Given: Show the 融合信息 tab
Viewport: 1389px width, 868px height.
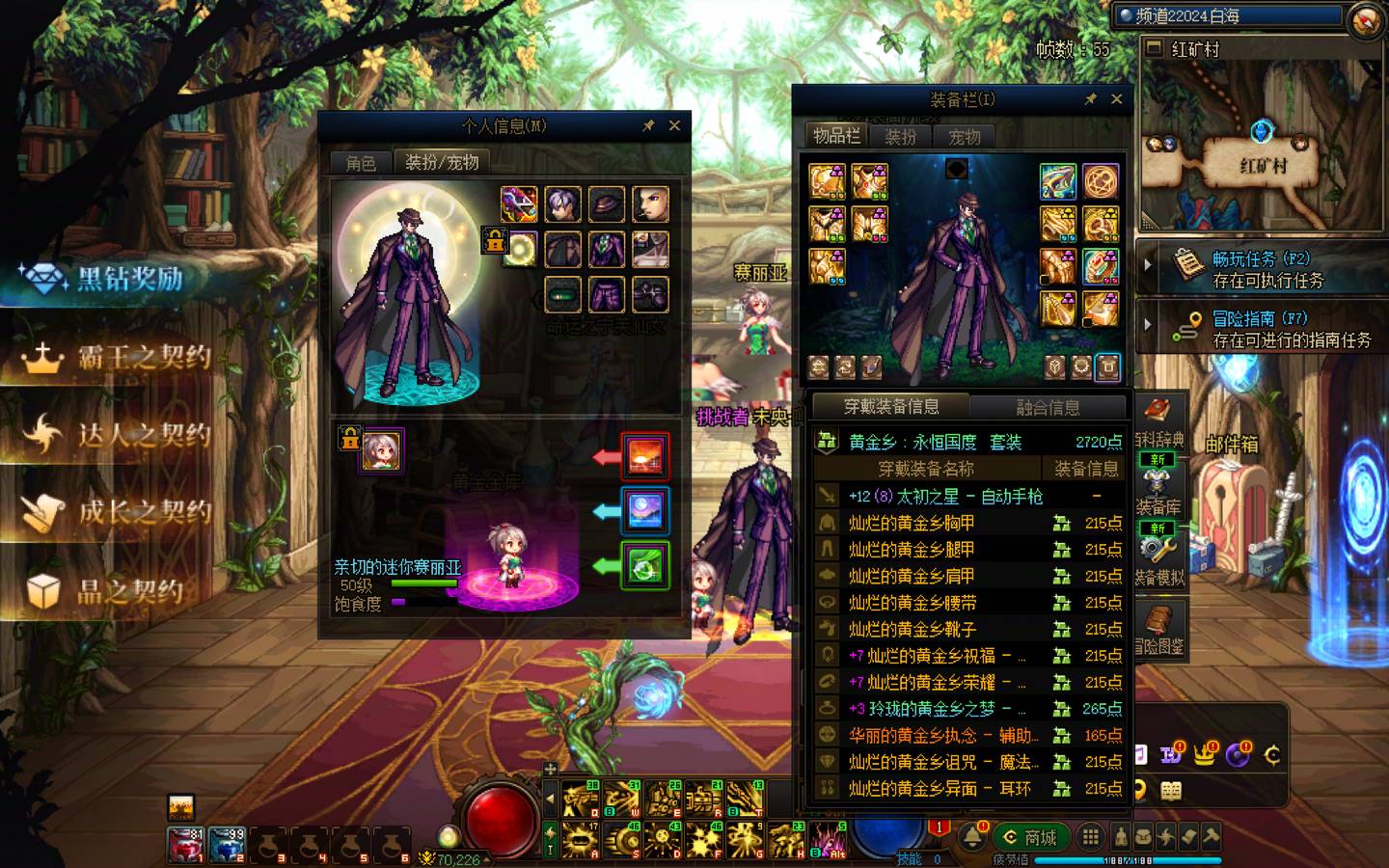Looking at the screenshot, I should [1048, 407].
